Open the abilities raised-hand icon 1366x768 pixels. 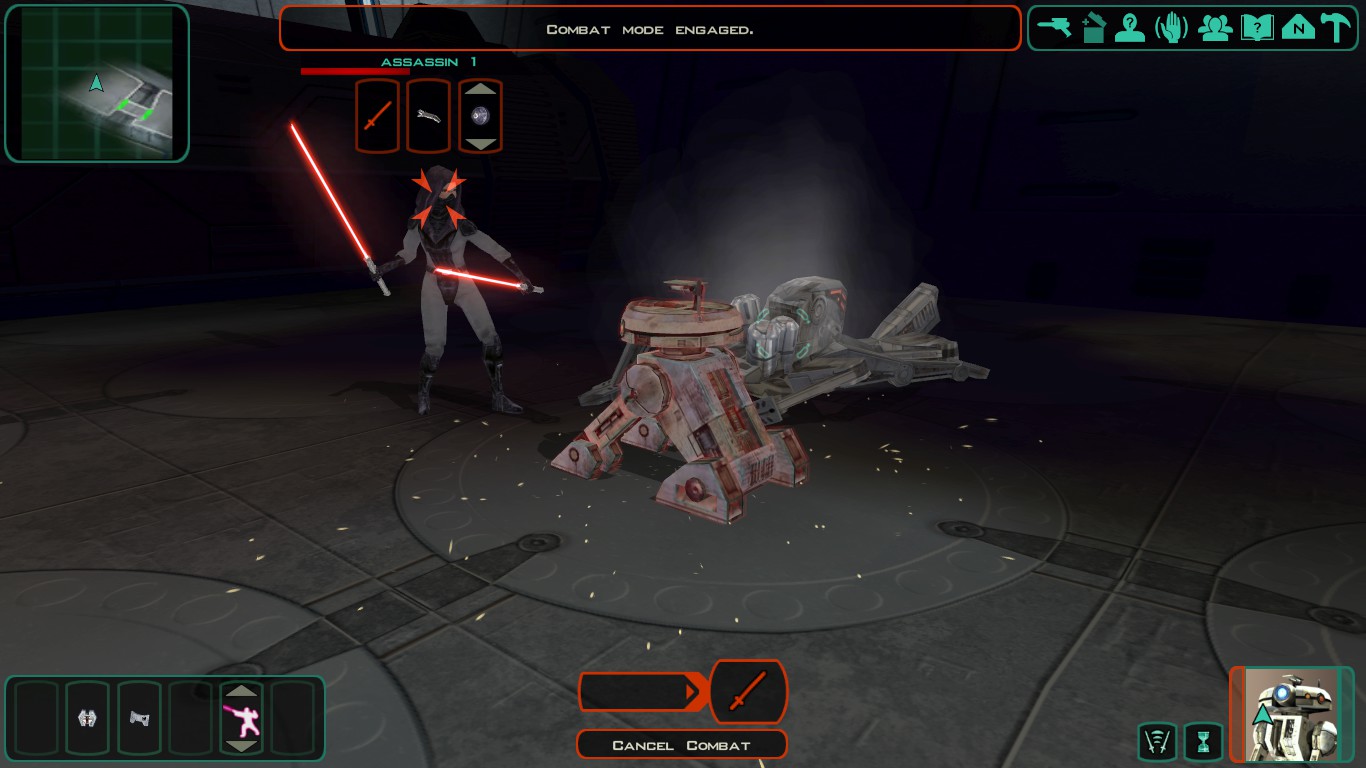(x=1171, y=27)
